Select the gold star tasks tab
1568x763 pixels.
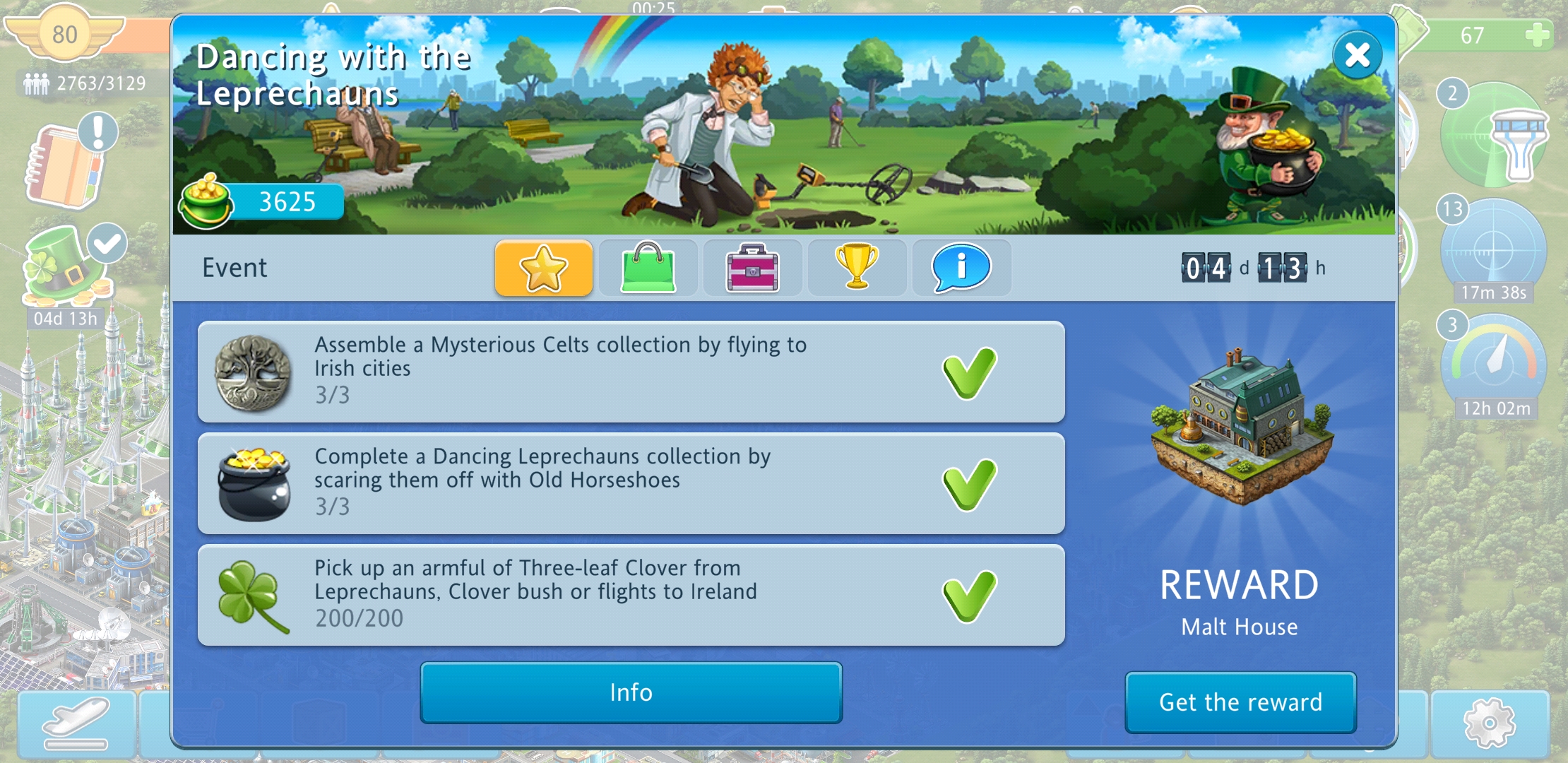543,268
